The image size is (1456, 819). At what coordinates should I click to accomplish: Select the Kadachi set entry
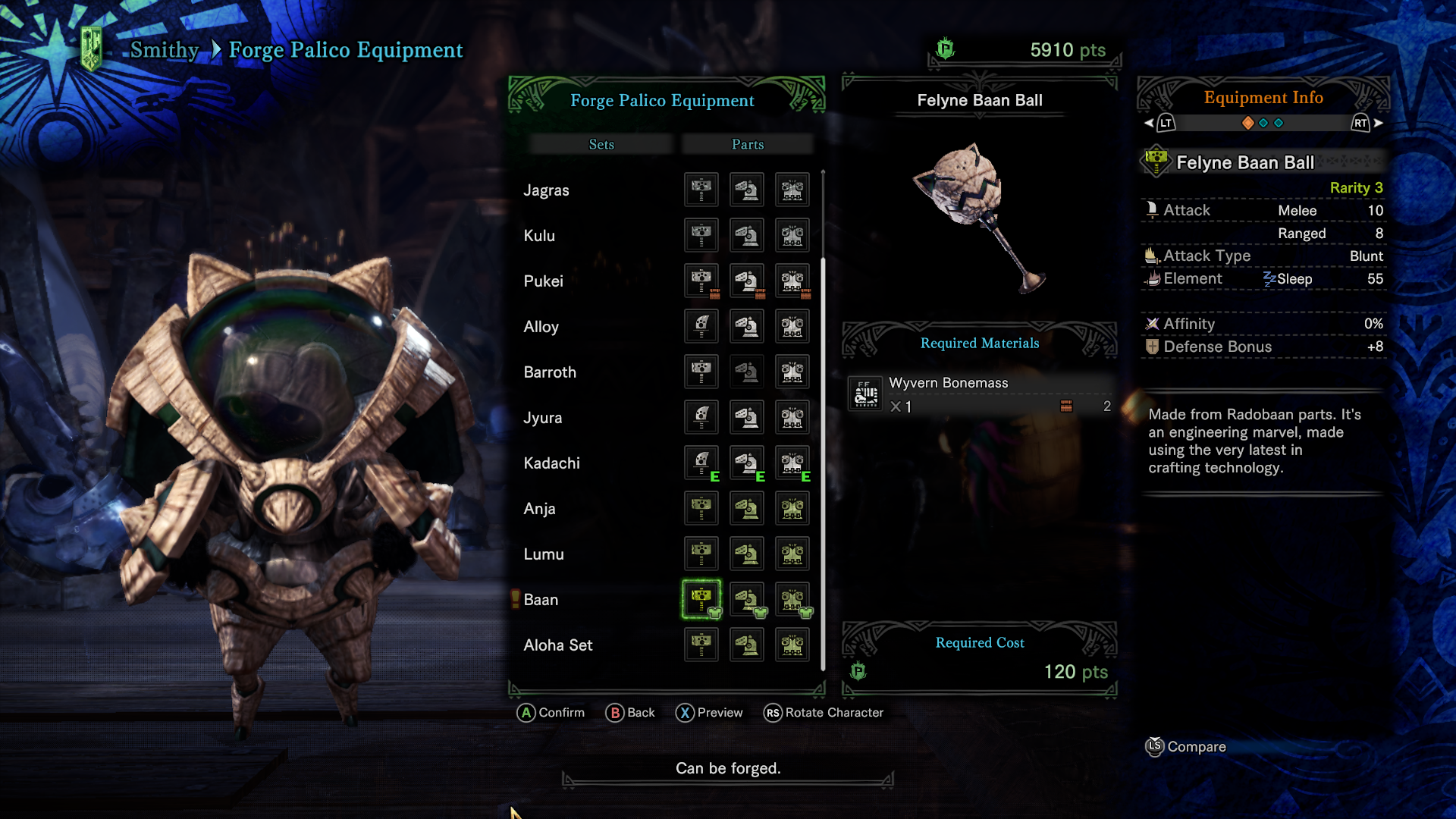click(x=551, y=463)
